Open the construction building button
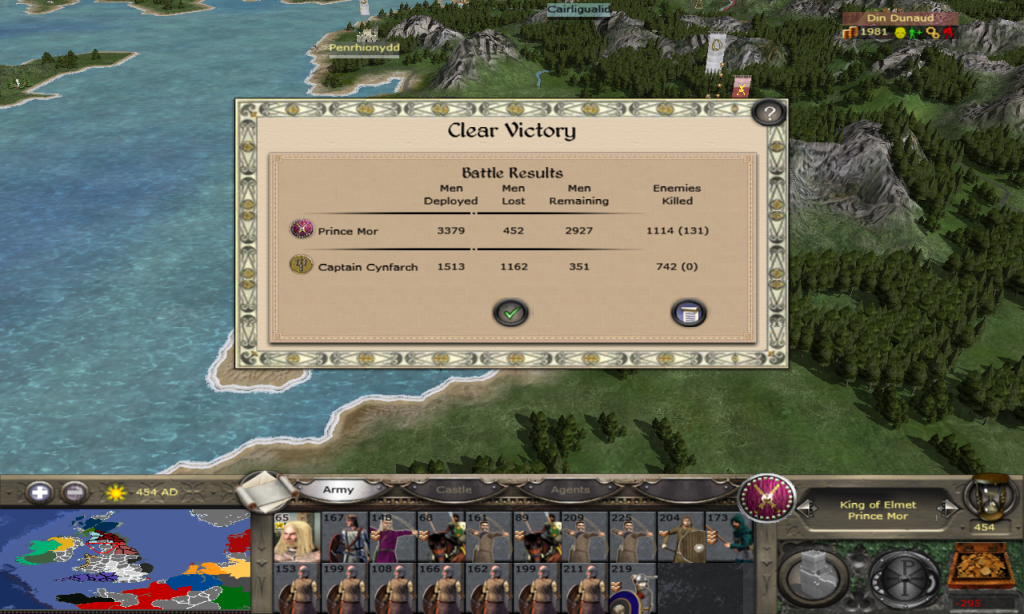Viewport: 1024px width, 614px height. coord(814,577)
